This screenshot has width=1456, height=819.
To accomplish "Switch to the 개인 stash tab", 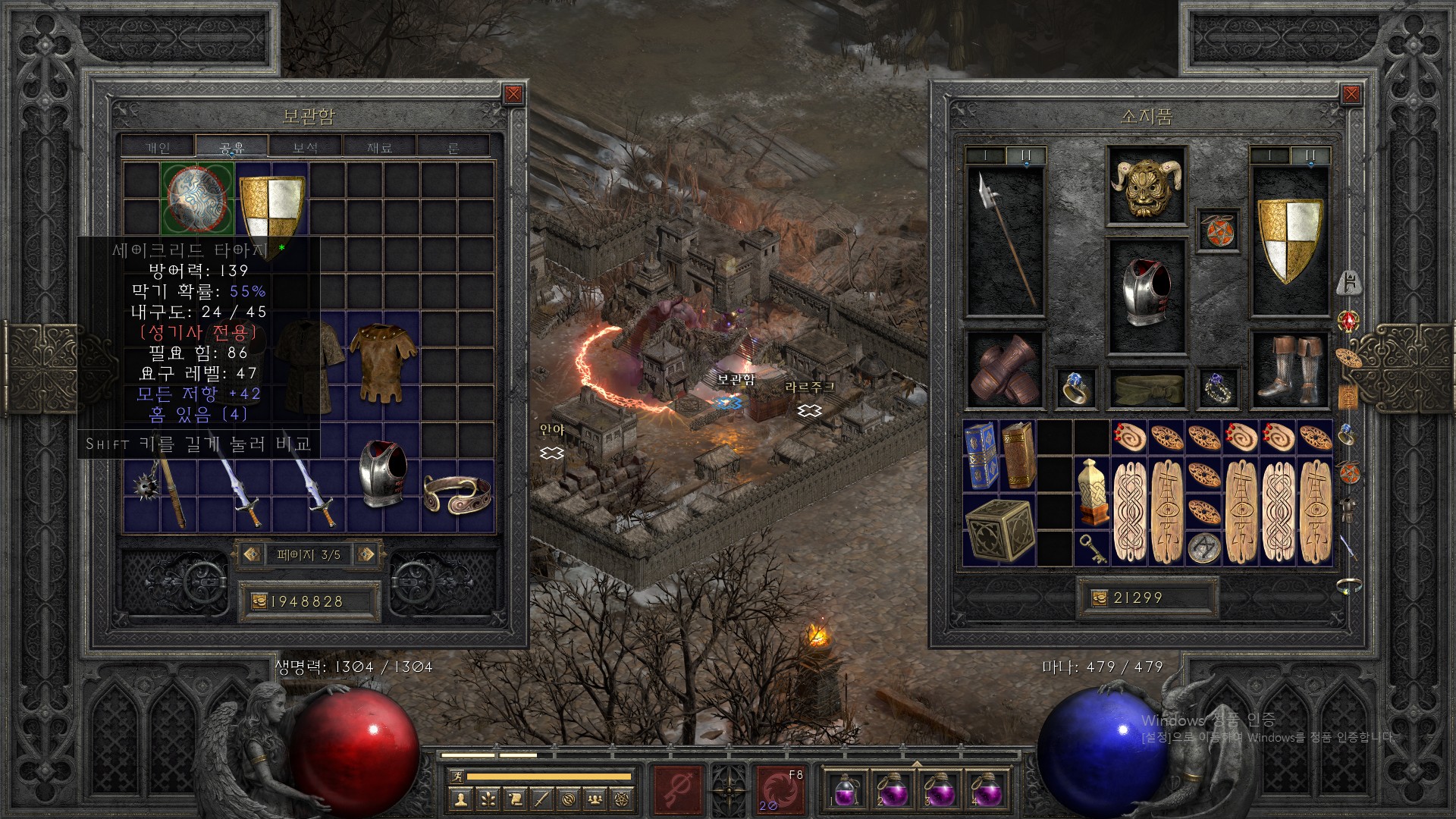I will pos(158,147).
